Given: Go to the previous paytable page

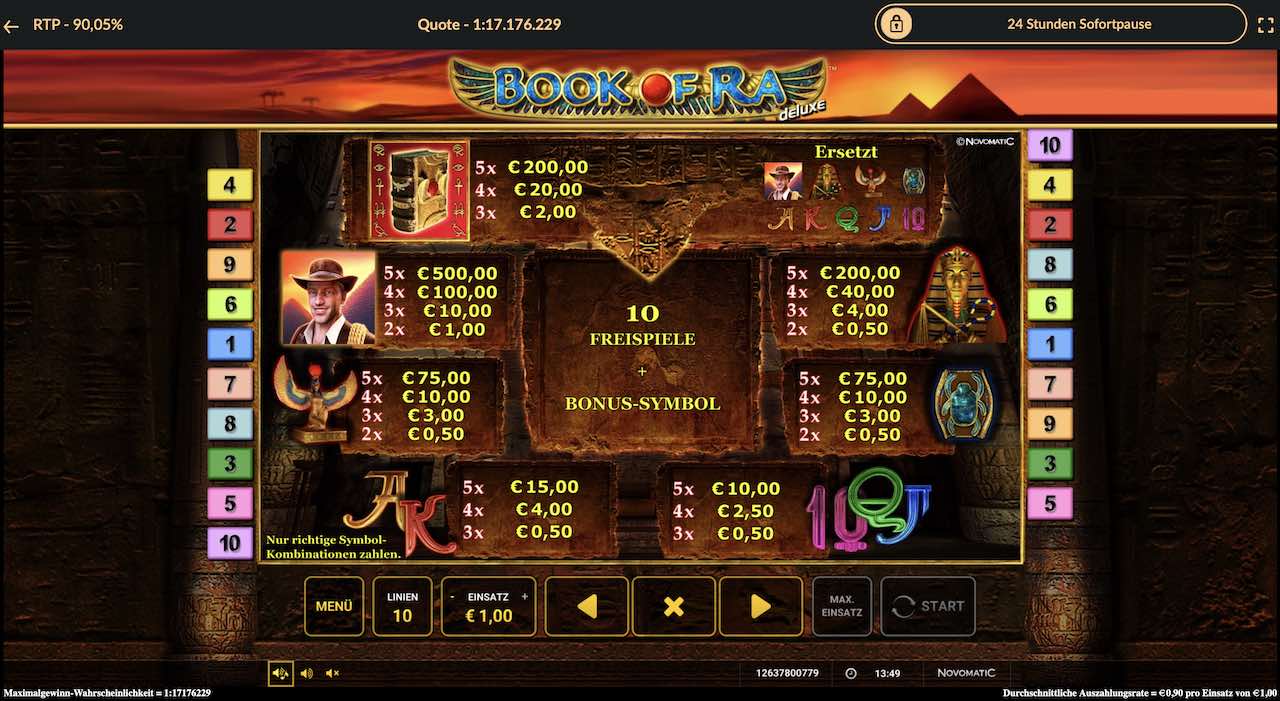Looking at the screenshot, I should tap(587, 606).
